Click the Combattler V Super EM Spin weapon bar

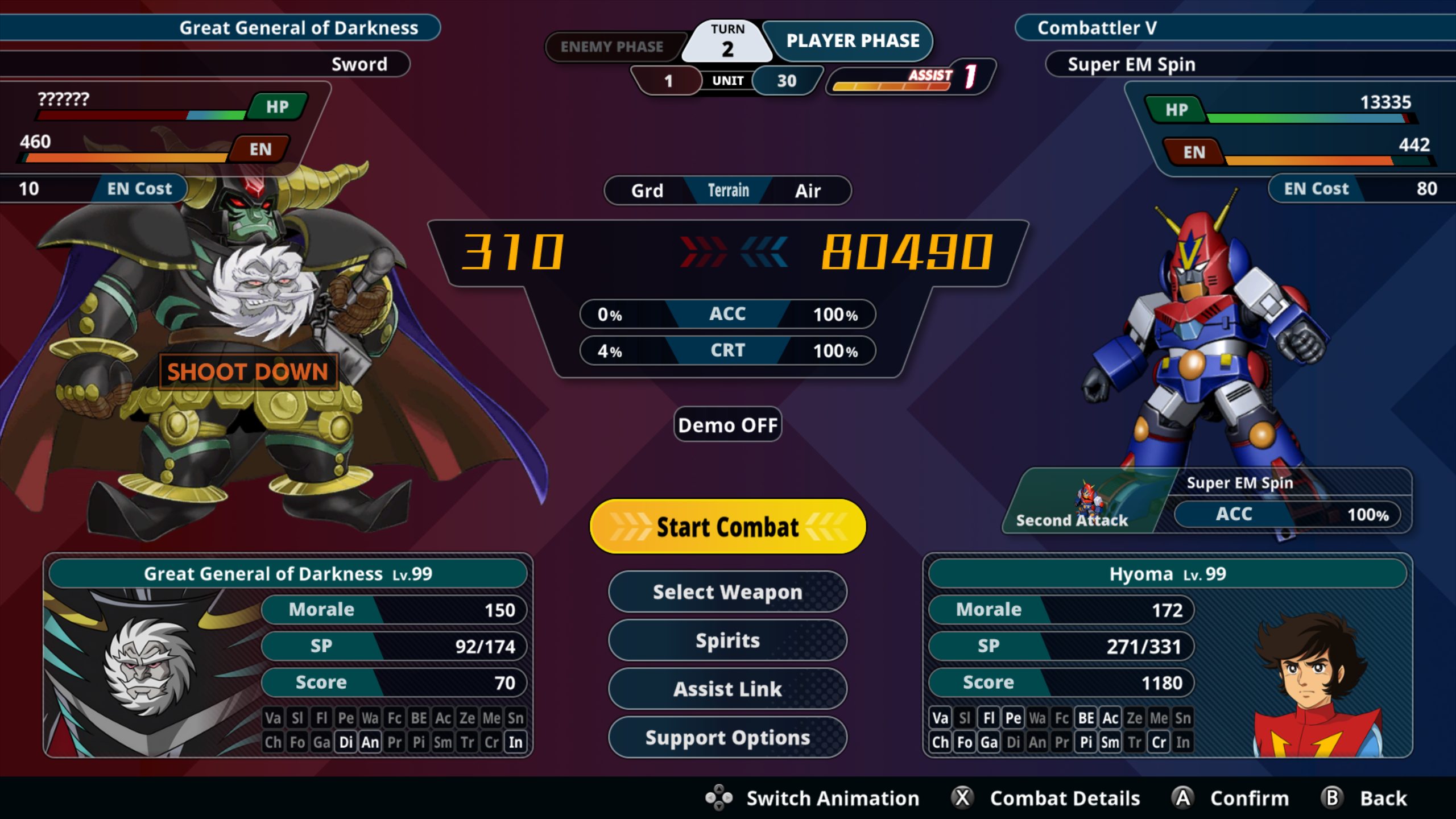1246,64
